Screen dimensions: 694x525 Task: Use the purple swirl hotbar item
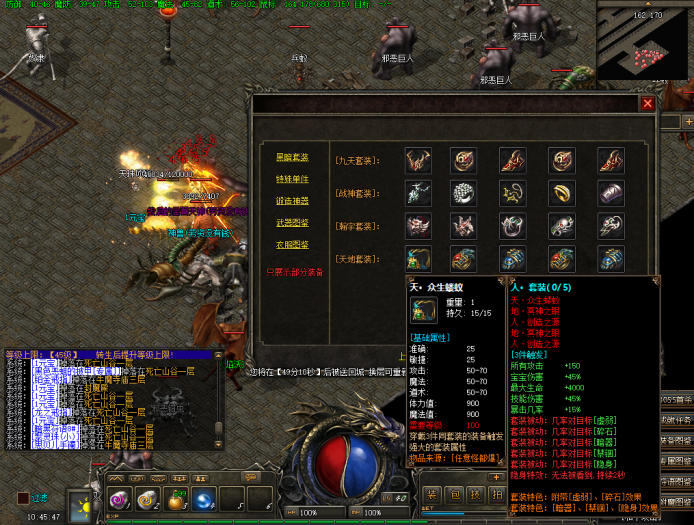point(119,499)
